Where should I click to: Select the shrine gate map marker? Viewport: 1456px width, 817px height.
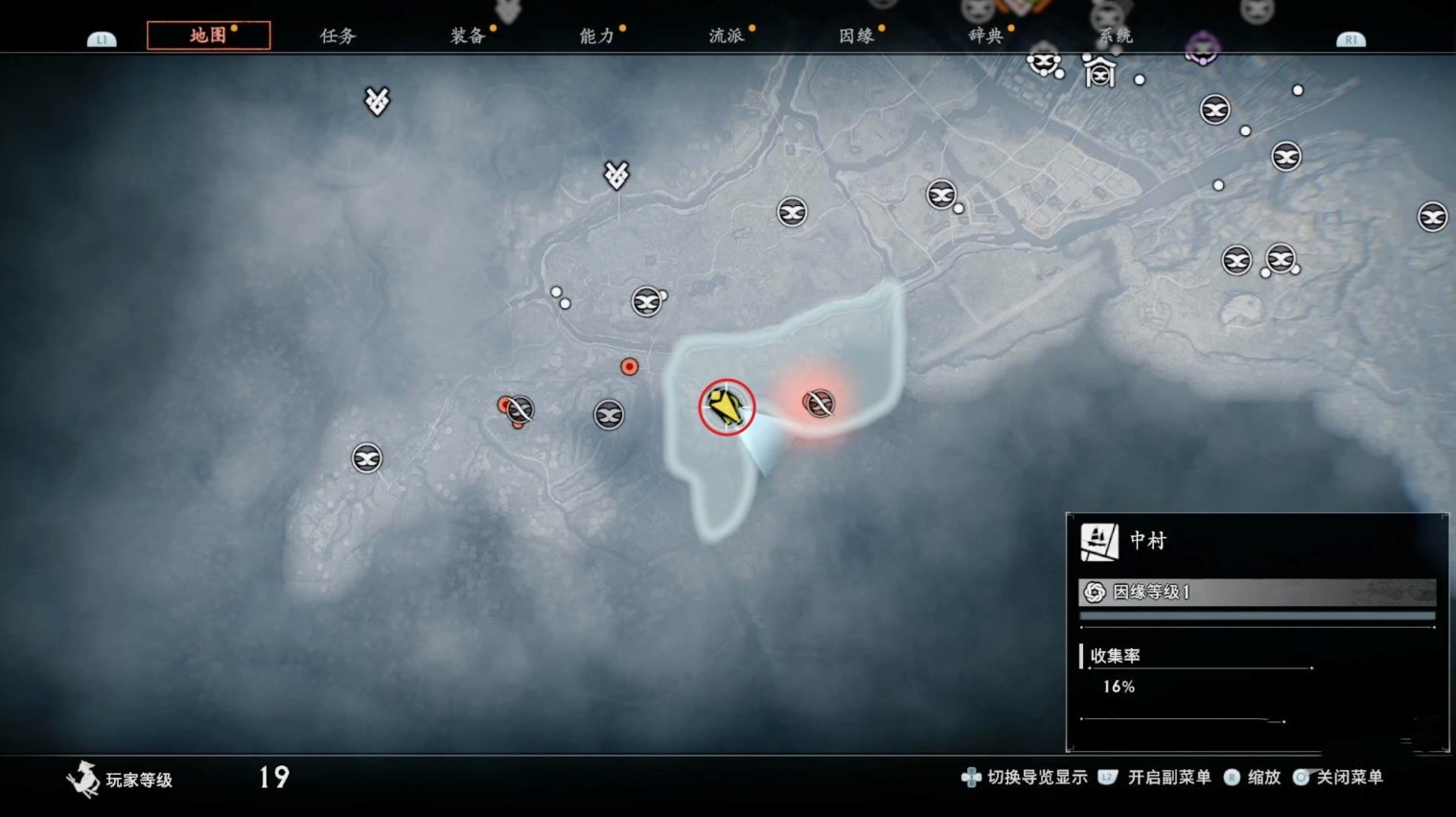pos(1099,71)
